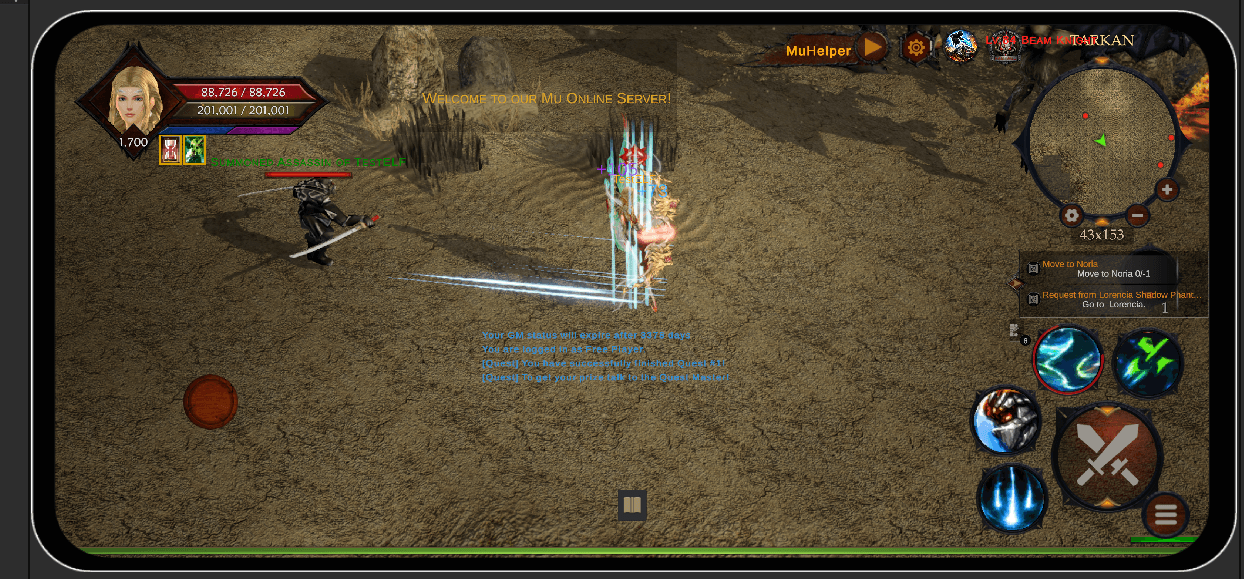Zoom in the minimap with plus button
This screenshot has height=579, width=1244.
(x=1167, y=189)
